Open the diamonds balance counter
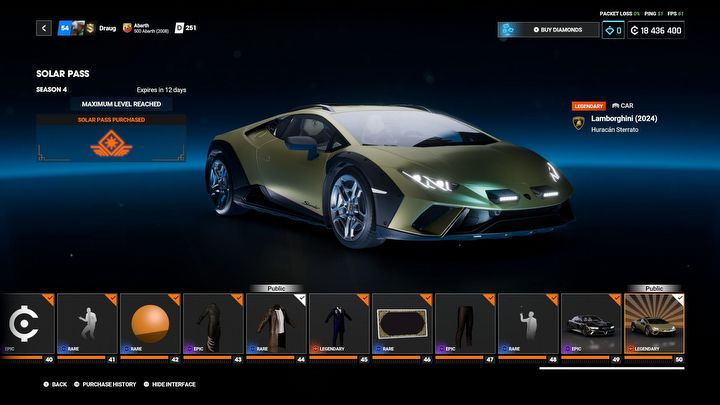This screenshot has height=405, width=720. click(613, 30)
